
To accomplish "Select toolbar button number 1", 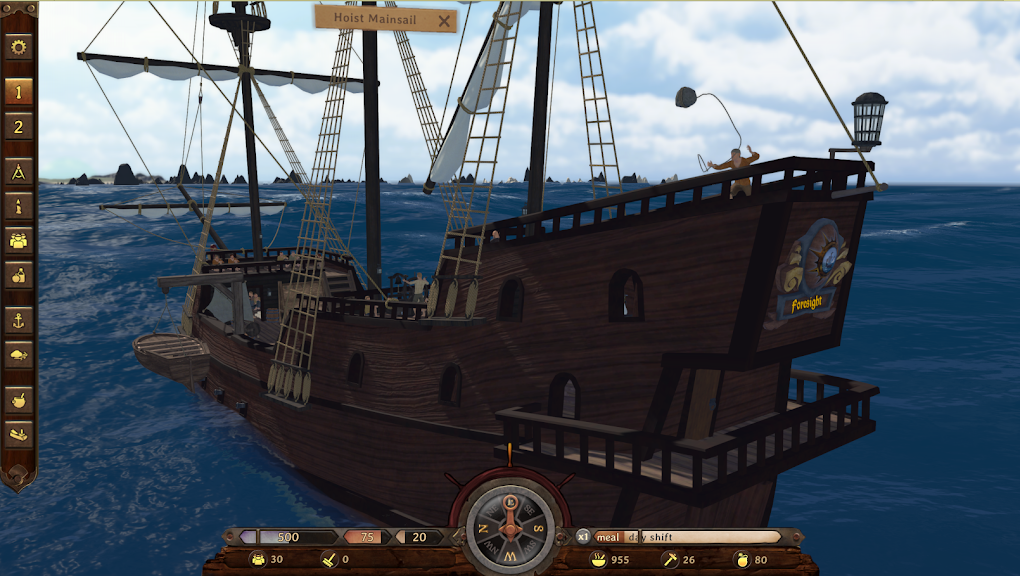I will (x=19, y=91).
